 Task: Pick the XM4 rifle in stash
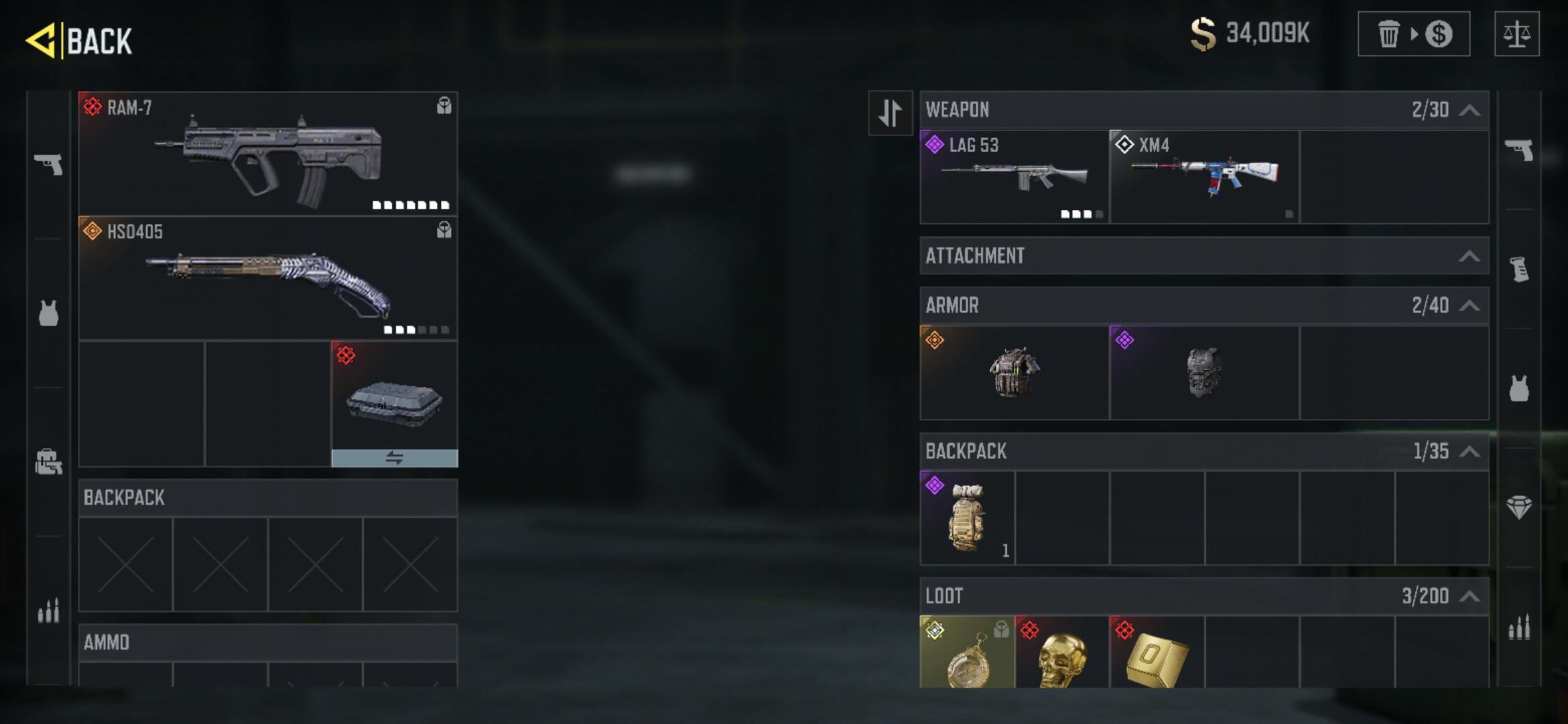coord(1204,177)
